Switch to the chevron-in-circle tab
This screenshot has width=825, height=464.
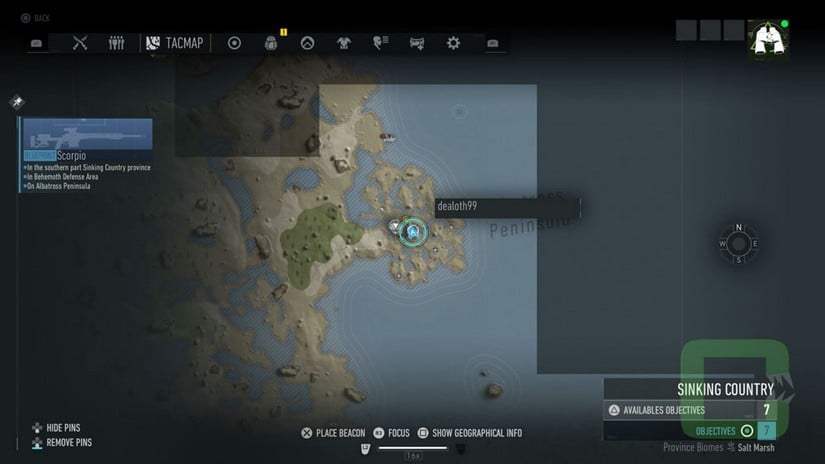[307, 43]
